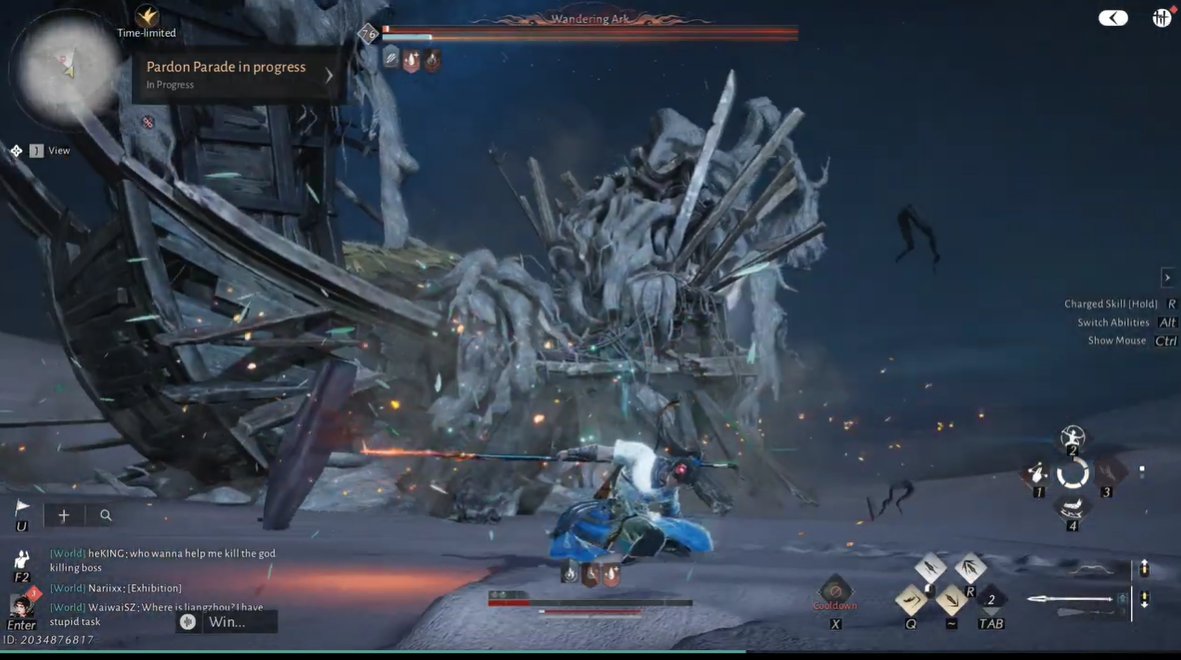Activate the archer skill in slot 2
The image size is (1181, 660).
(1072, 436)
